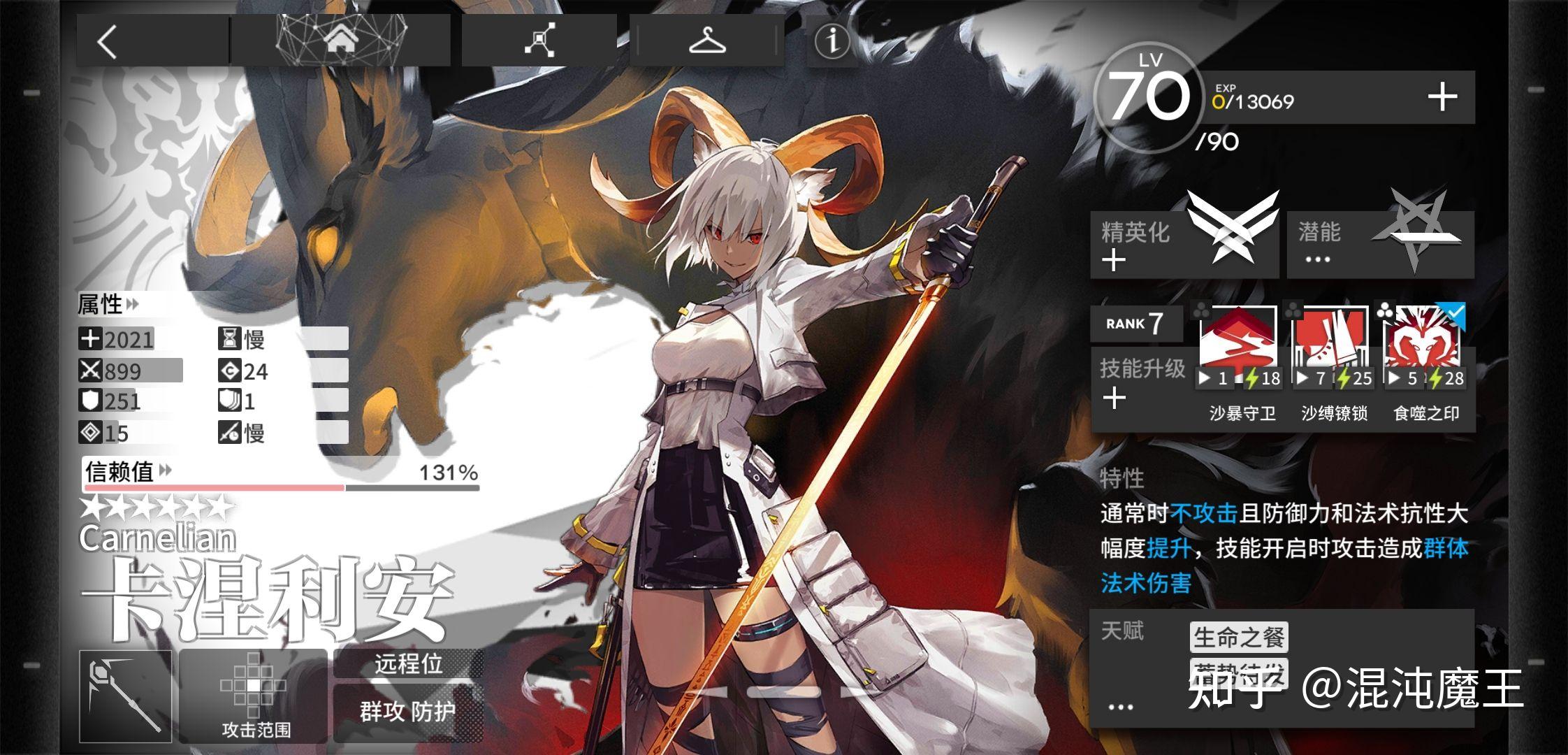This screenshot has height=755, width=1568.
Task: Expand the 属性 attributes section arrows
Action: pos(133,304)
